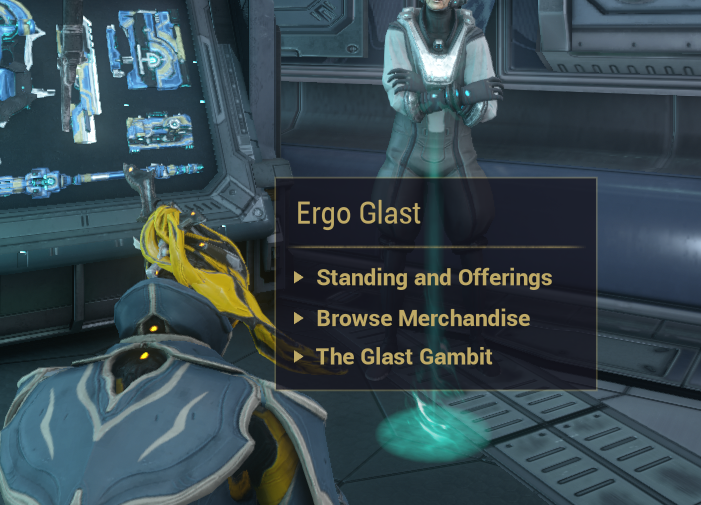Choose Browse Merchandise option
This screenshot has height=505, width=701.
[423, 319]
